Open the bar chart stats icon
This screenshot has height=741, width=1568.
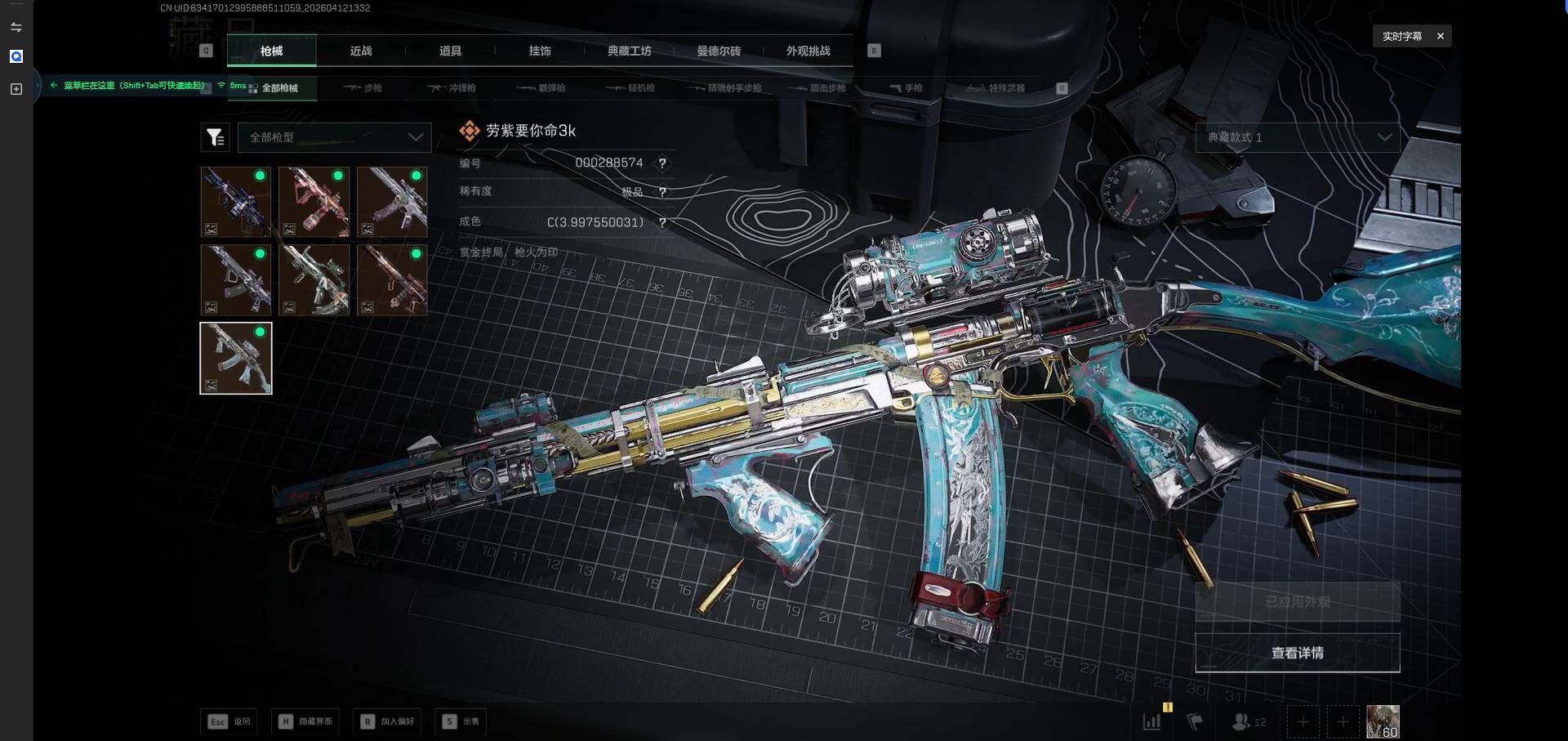(1151, 721)
